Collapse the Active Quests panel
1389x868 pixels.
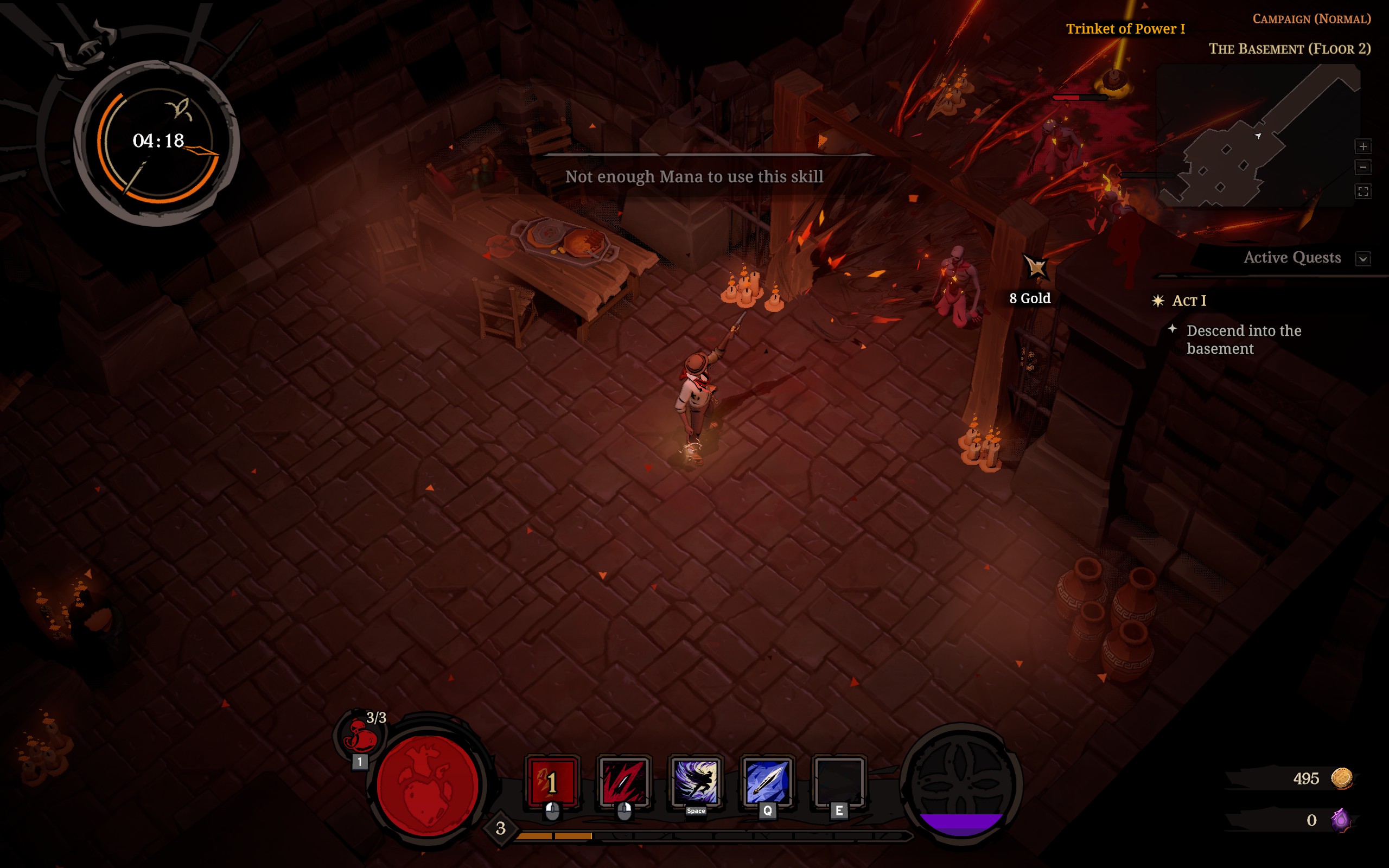click(x=1362, y=258)
